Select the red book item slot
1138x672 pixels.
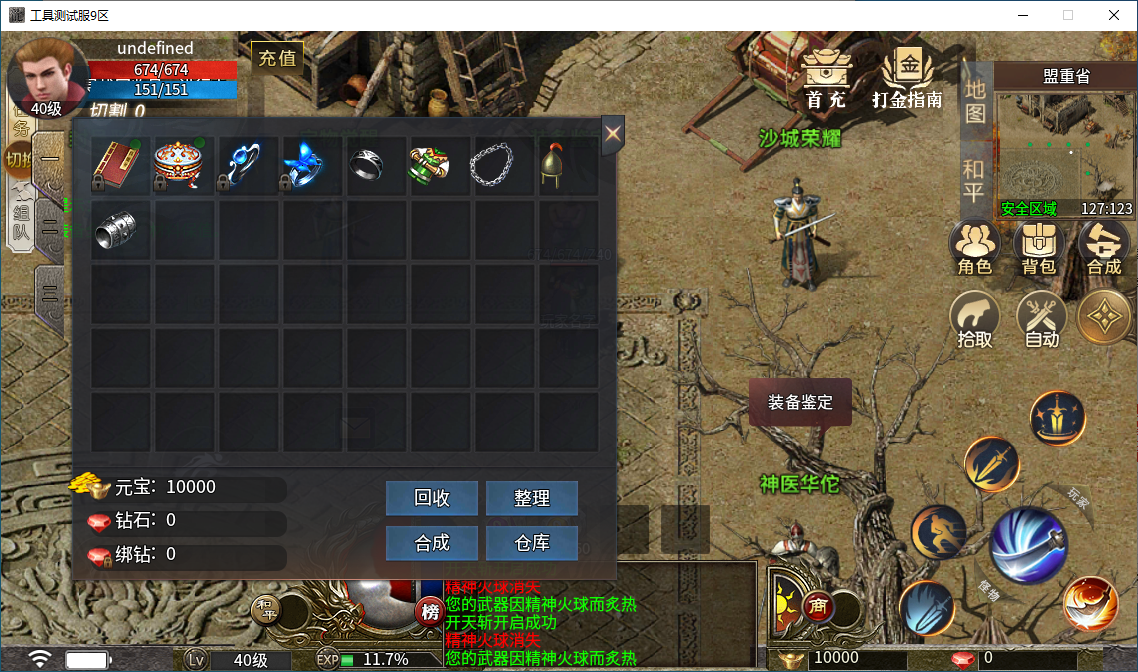[121, 166]
